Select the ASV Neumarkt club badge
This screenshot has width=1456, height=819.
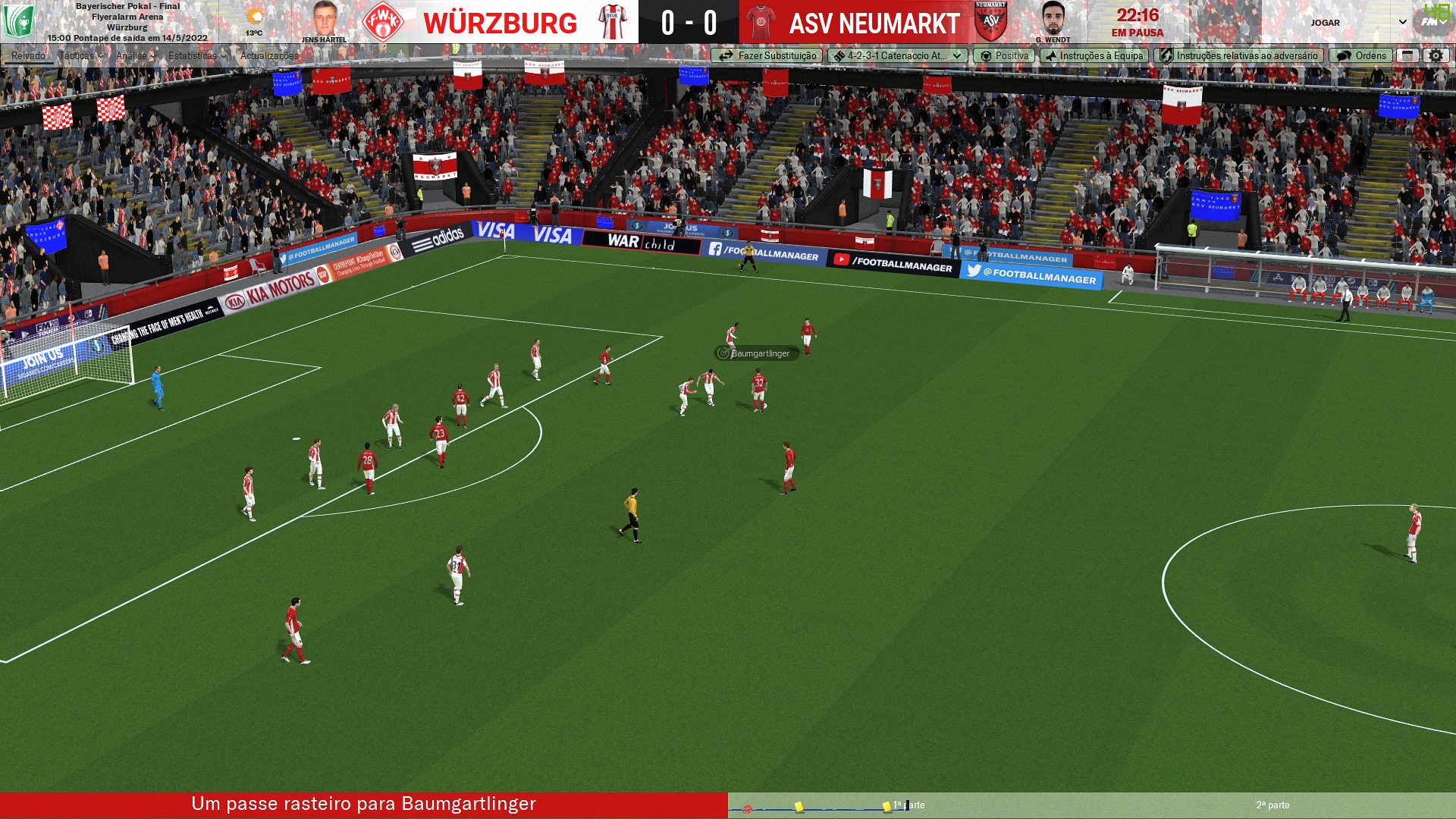click(x=990, y=22)
